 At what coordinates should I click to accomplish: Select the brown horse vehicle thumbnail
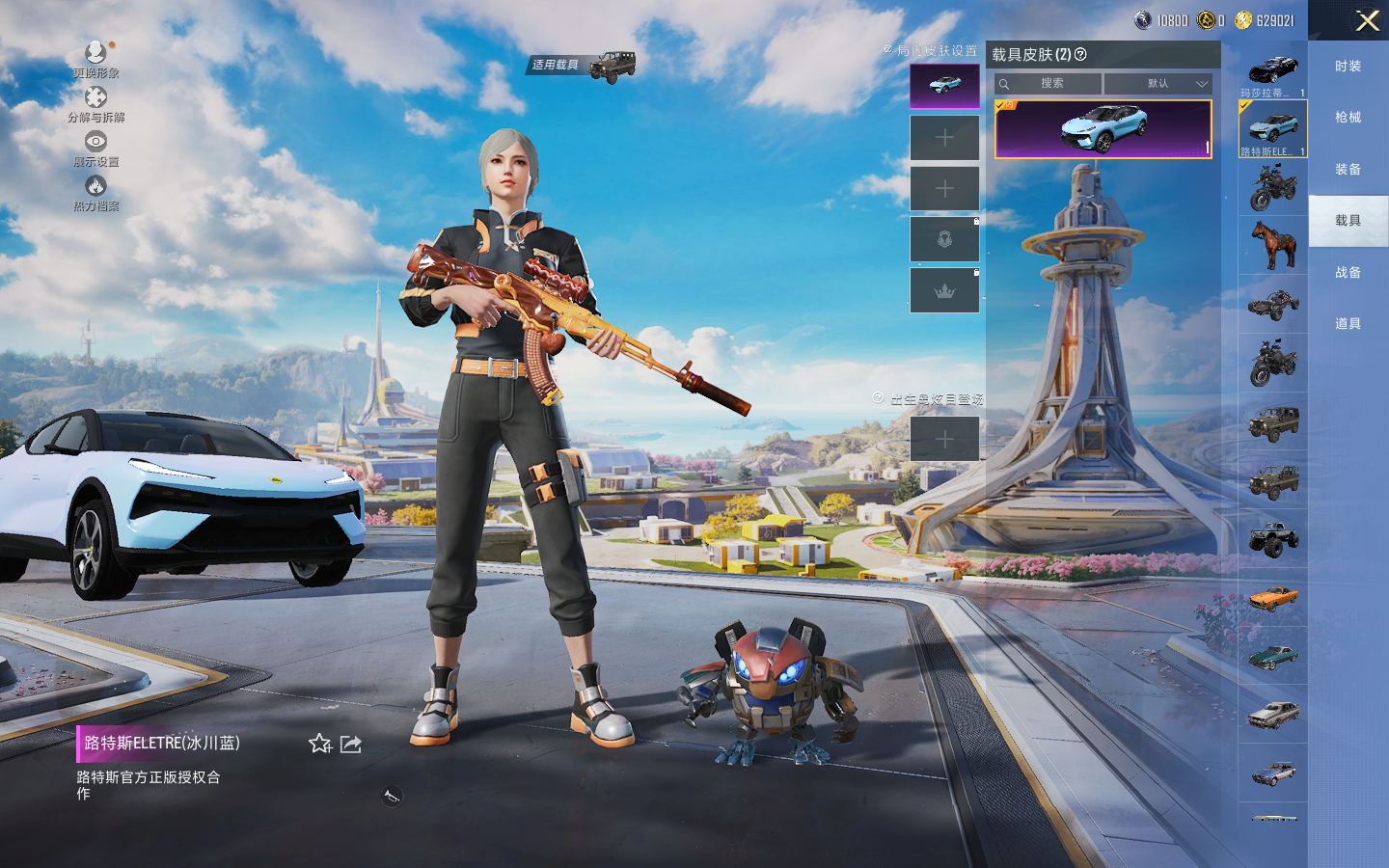tap(1273, 245)
